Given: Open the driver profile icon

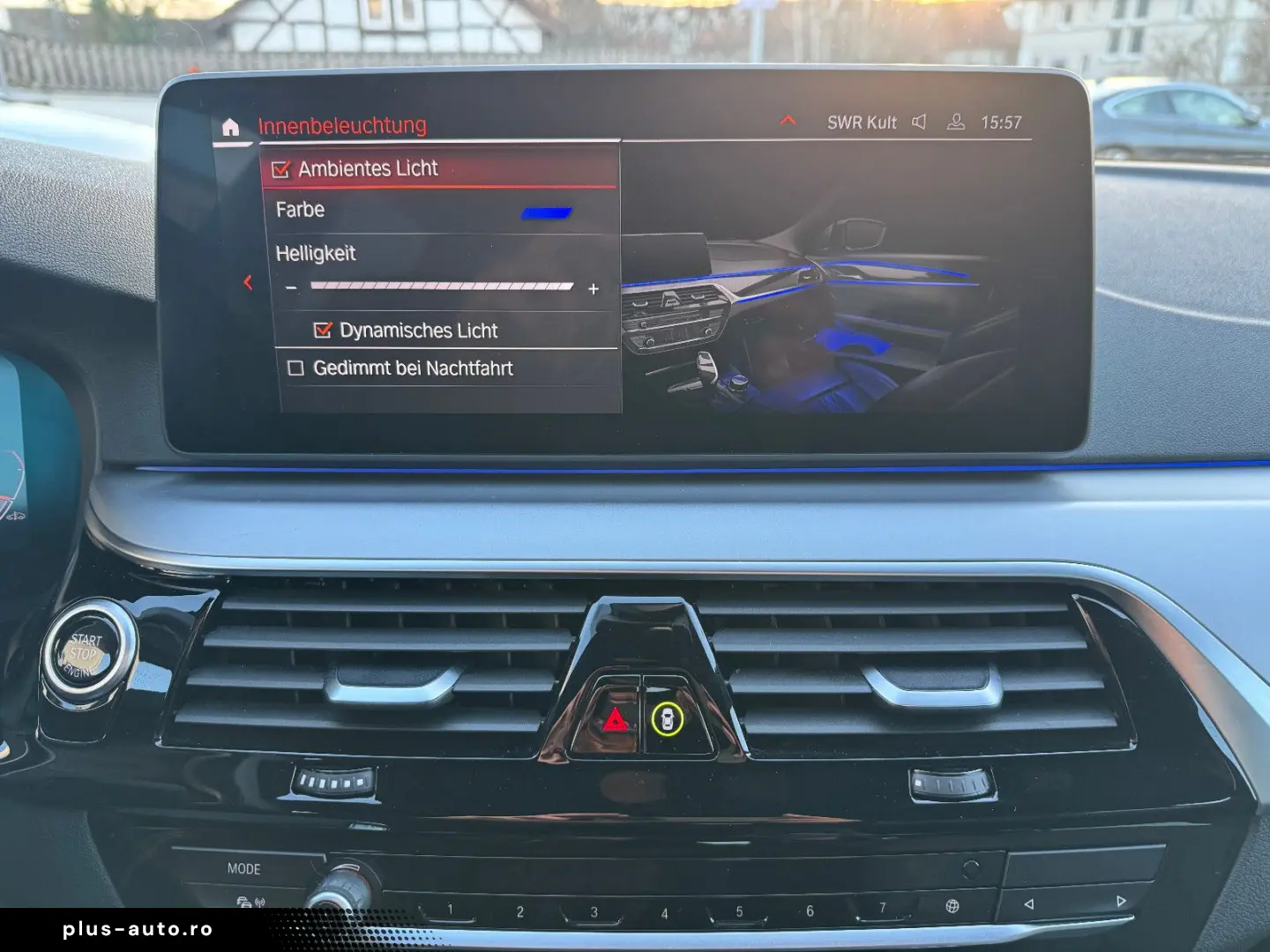Looking at the screenshot, I should (x=955, y=123).
